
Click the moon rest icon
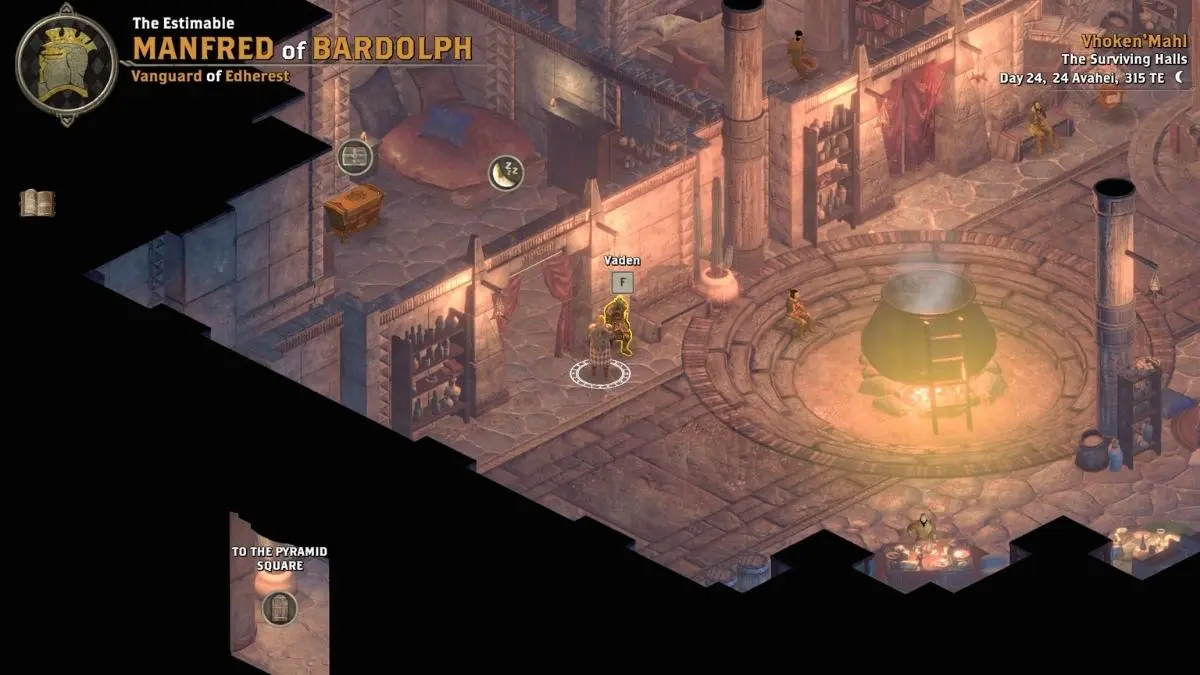tap(506, 173)
